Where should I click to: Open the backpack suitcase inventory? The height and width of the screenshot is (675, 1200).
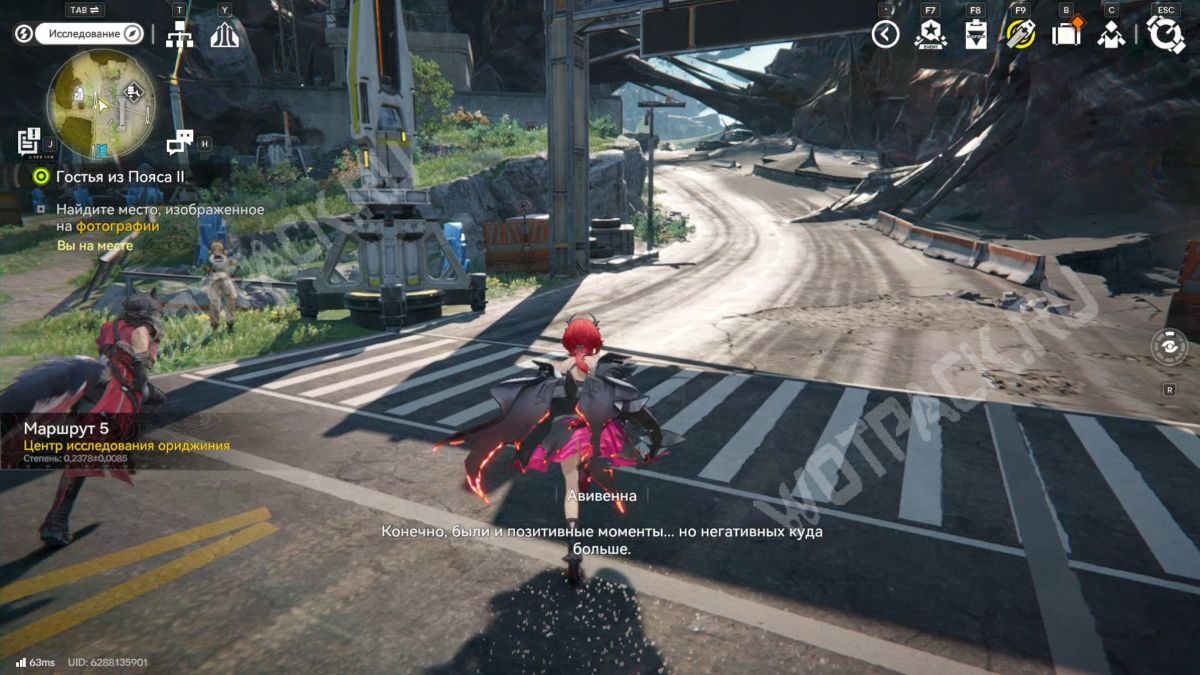click(1066, 35)
